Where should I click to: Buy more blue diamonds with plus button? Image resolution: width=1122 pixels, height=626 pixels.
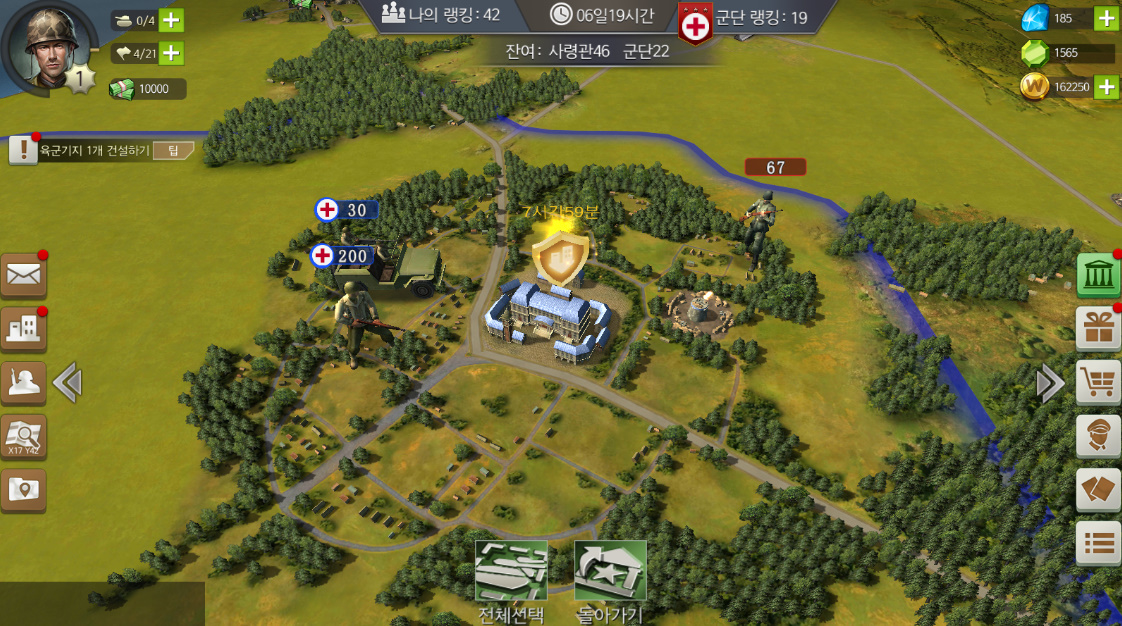pyautogui.click(x=1106, y=18)
